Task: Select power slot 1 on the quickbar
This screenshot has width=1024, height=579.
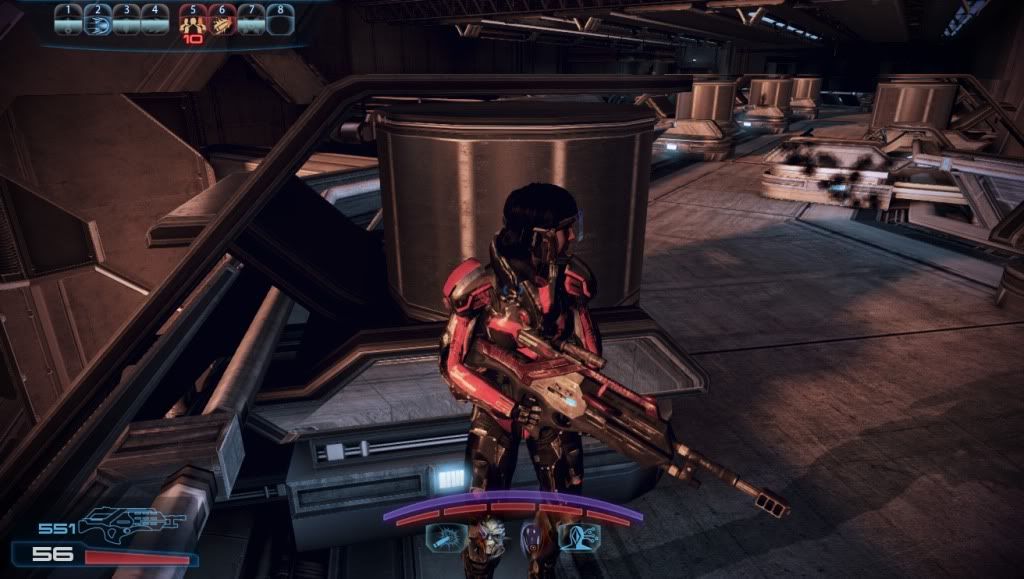Action: pyautogui.click(x=68, y=20)
